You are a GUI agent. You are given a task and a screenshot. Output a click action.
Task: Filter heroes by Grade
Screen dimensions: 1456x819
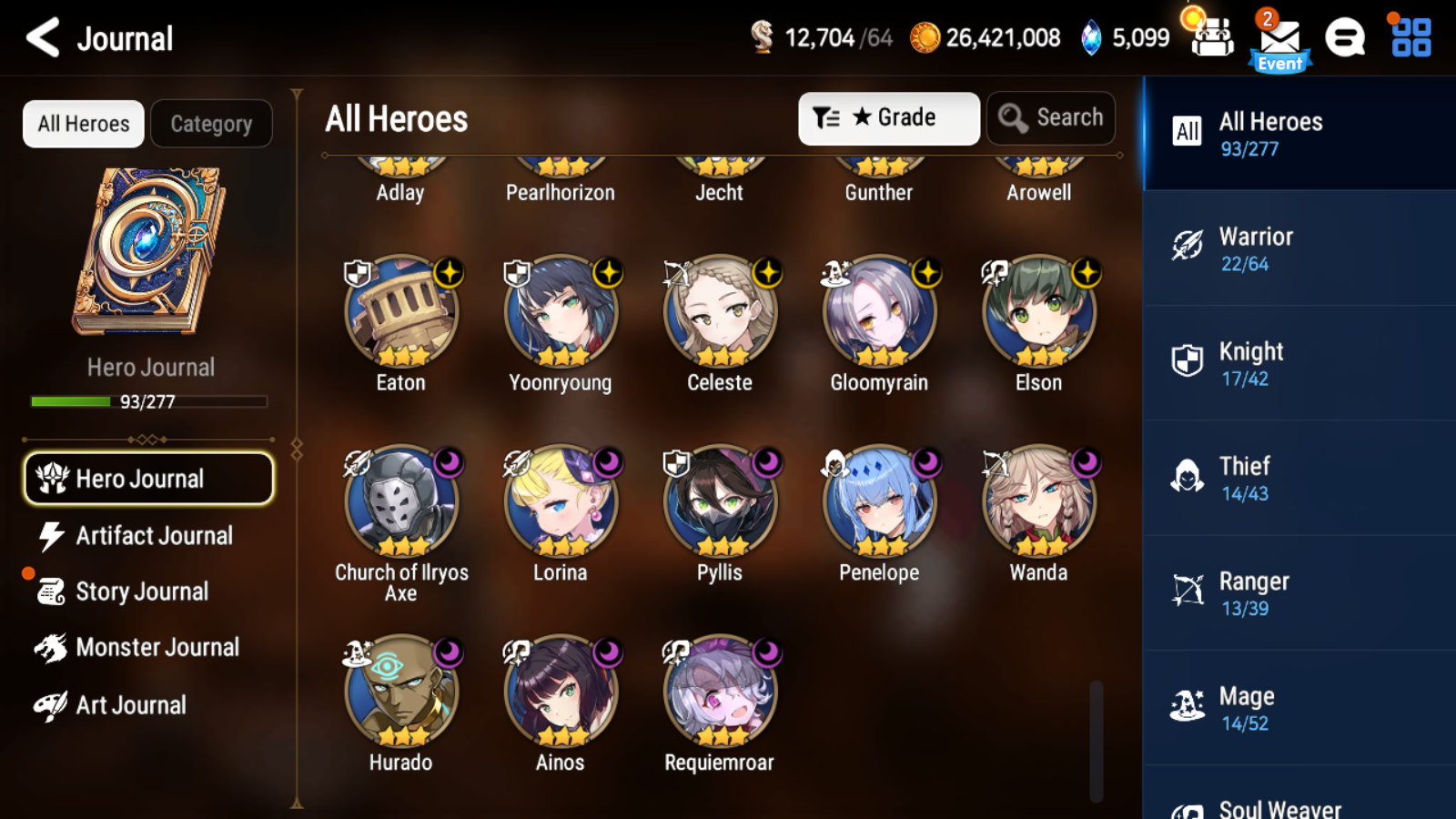(x=888, y=117)
